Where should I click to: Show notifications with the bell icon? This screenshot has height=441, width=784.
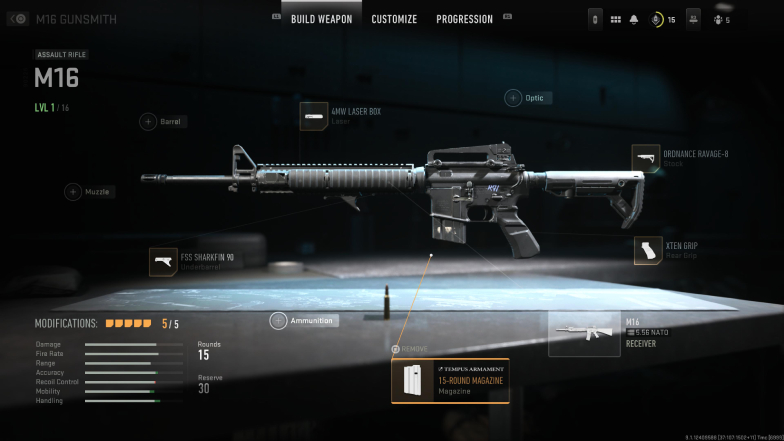(x=634, y=19)
